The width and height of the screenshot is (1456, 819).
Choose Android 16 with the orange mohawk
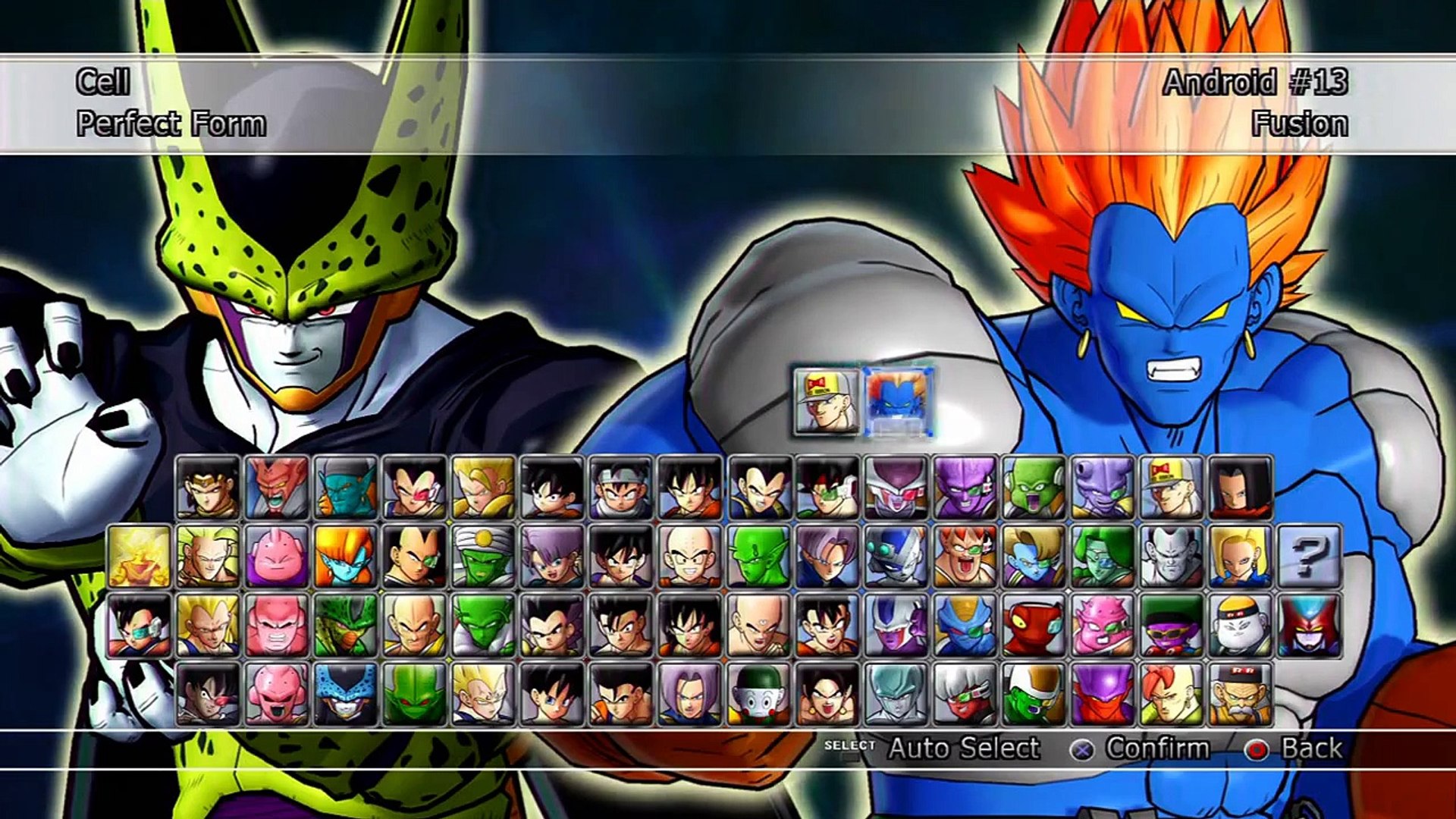coord(1172,694)
